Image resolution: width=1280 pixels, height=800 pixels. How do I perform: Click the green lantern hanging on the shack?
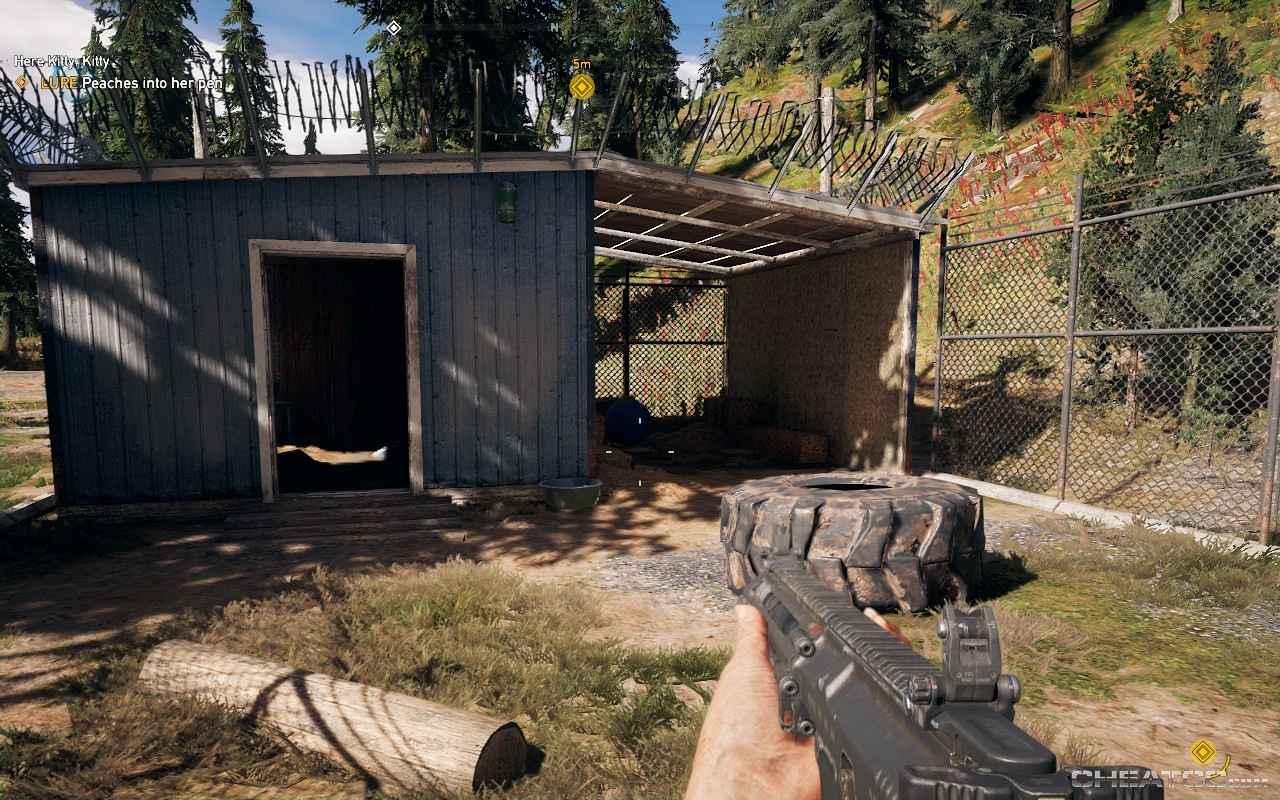tap(509, 203)
